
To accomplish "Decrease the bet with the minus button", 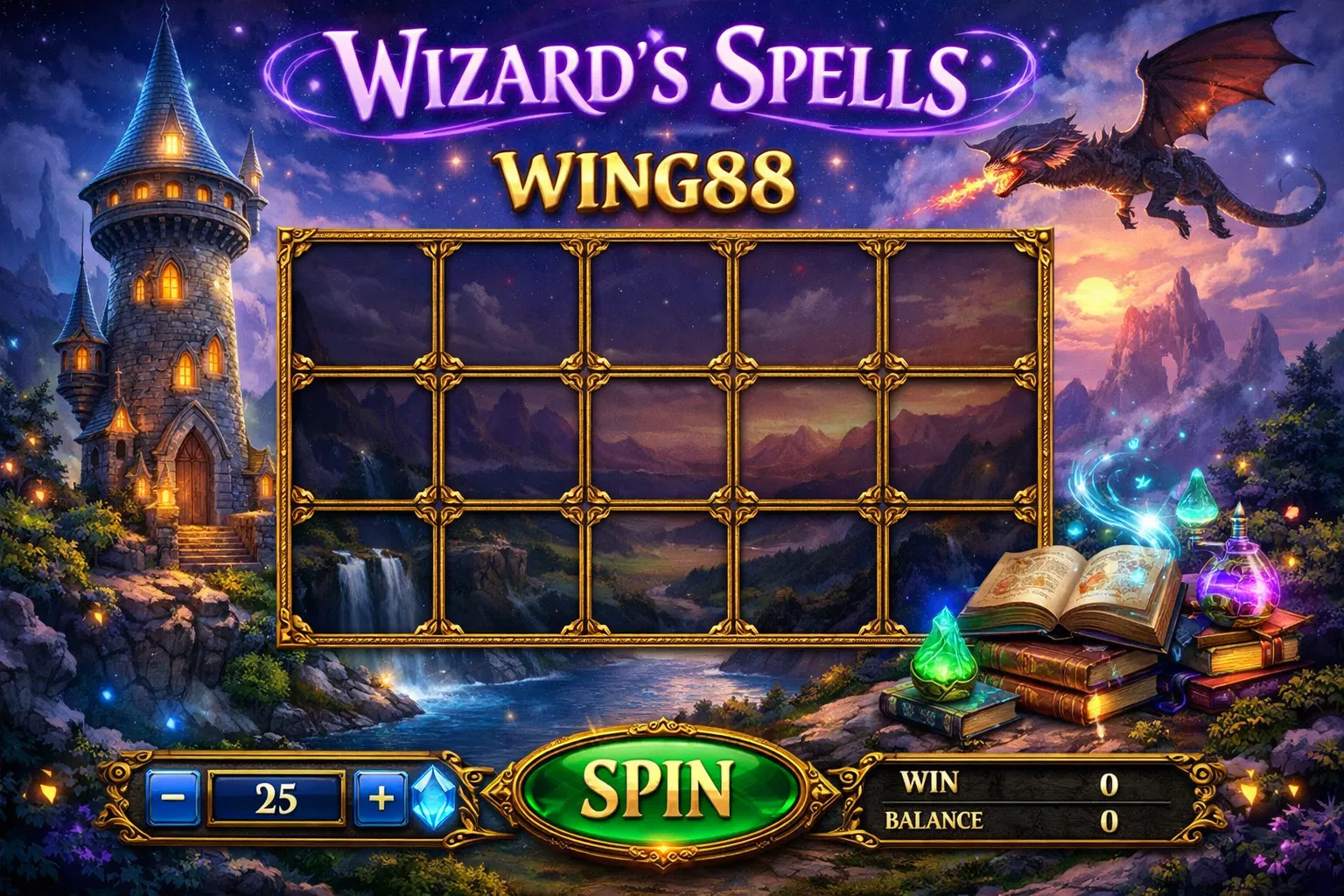I will tap(174, 799).
